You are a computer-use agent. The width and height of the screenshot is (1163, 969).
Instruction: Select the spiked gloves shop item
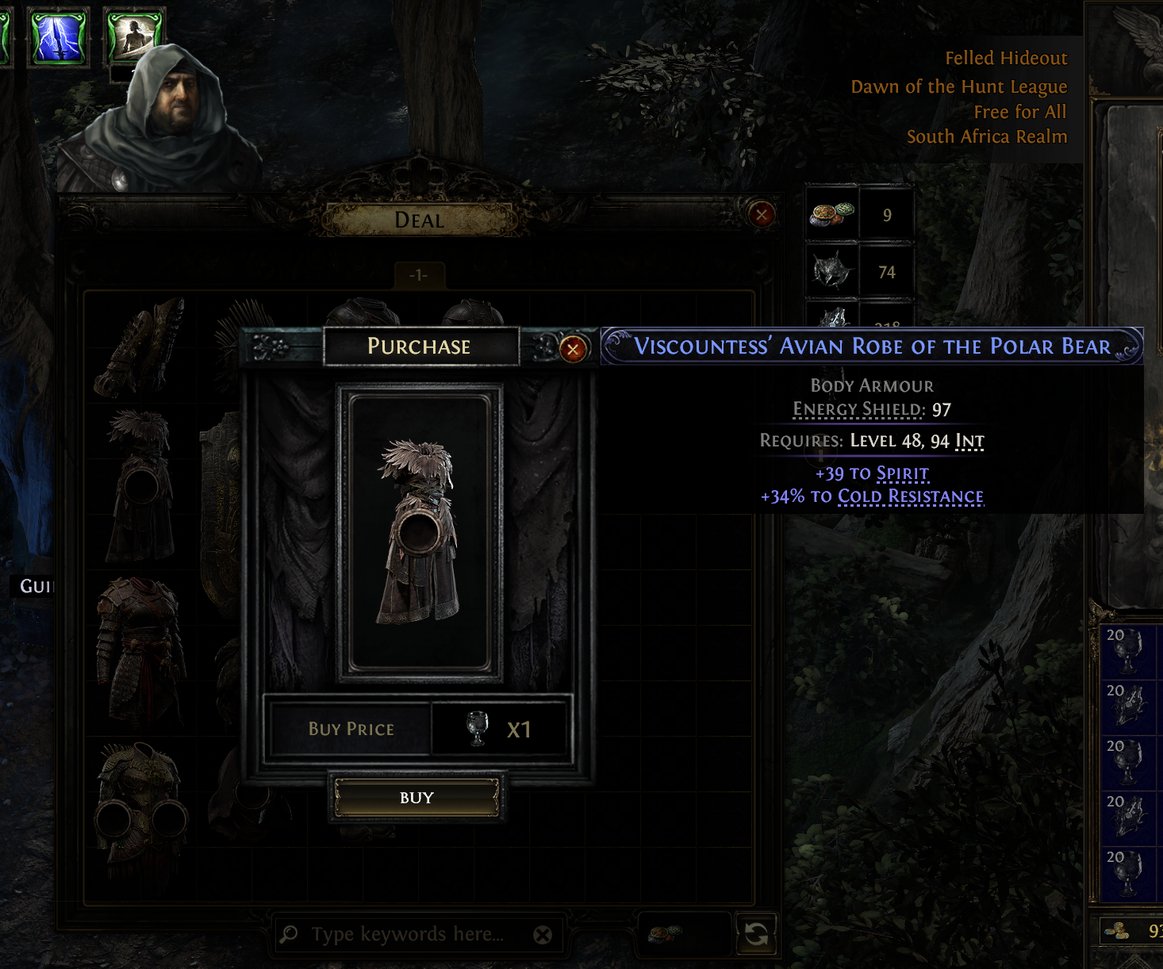[x=140, y=346]
